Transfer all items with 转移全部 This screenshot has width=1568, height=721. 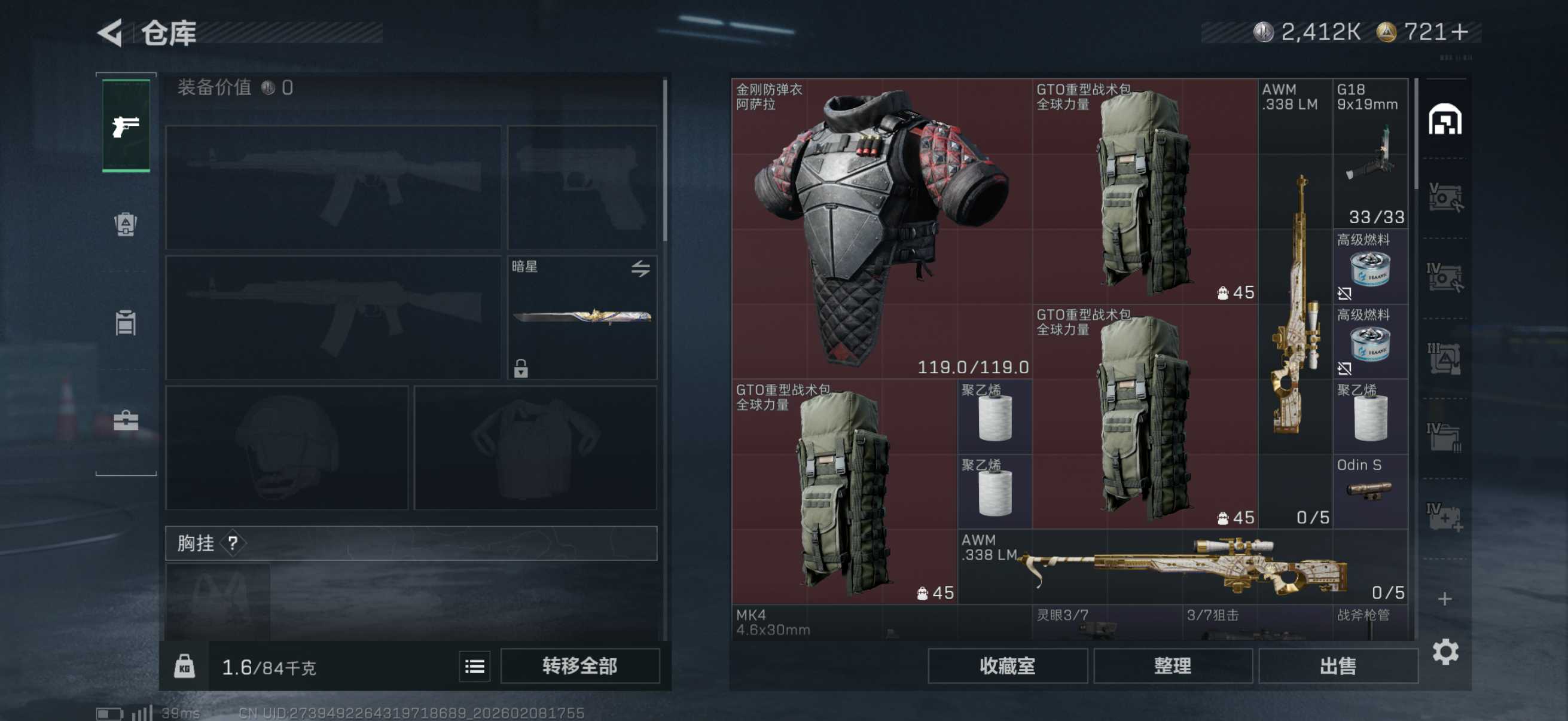579,666
